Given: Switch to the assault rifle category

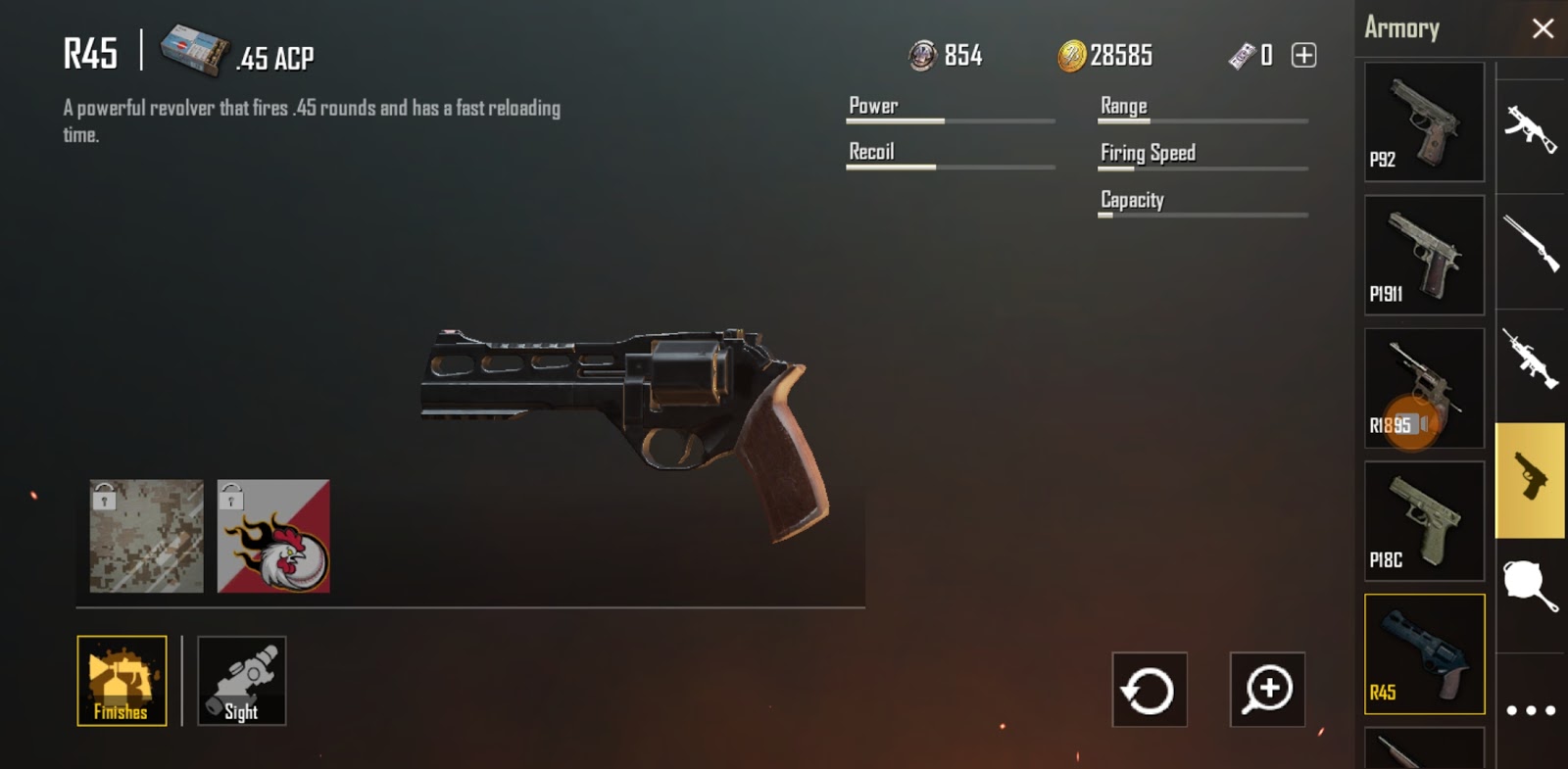Looking at the screenshot, I should click(x=1531, y=127).
